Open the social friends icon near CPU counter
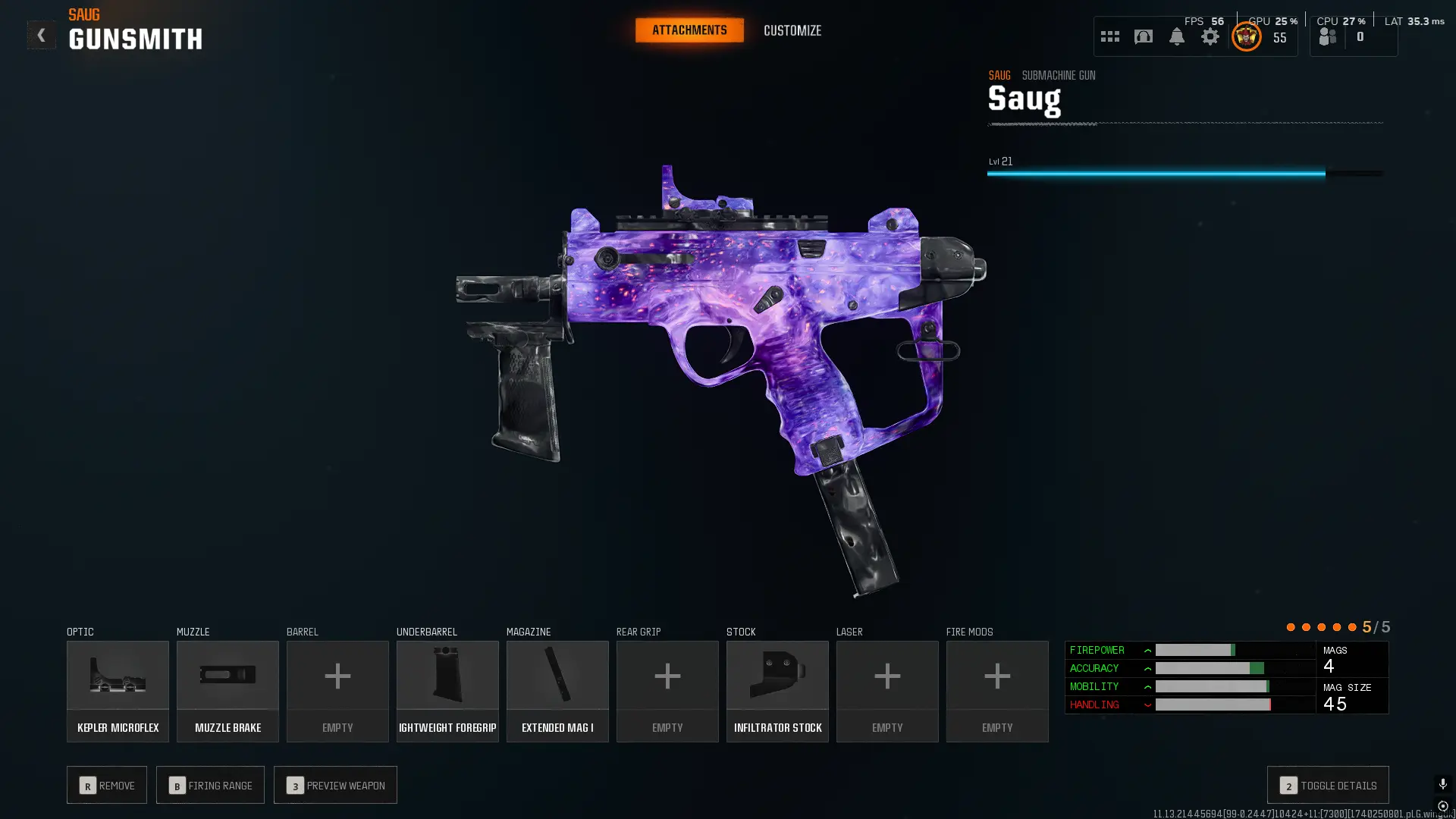The image size is (1456, 819). point(1327,36)
